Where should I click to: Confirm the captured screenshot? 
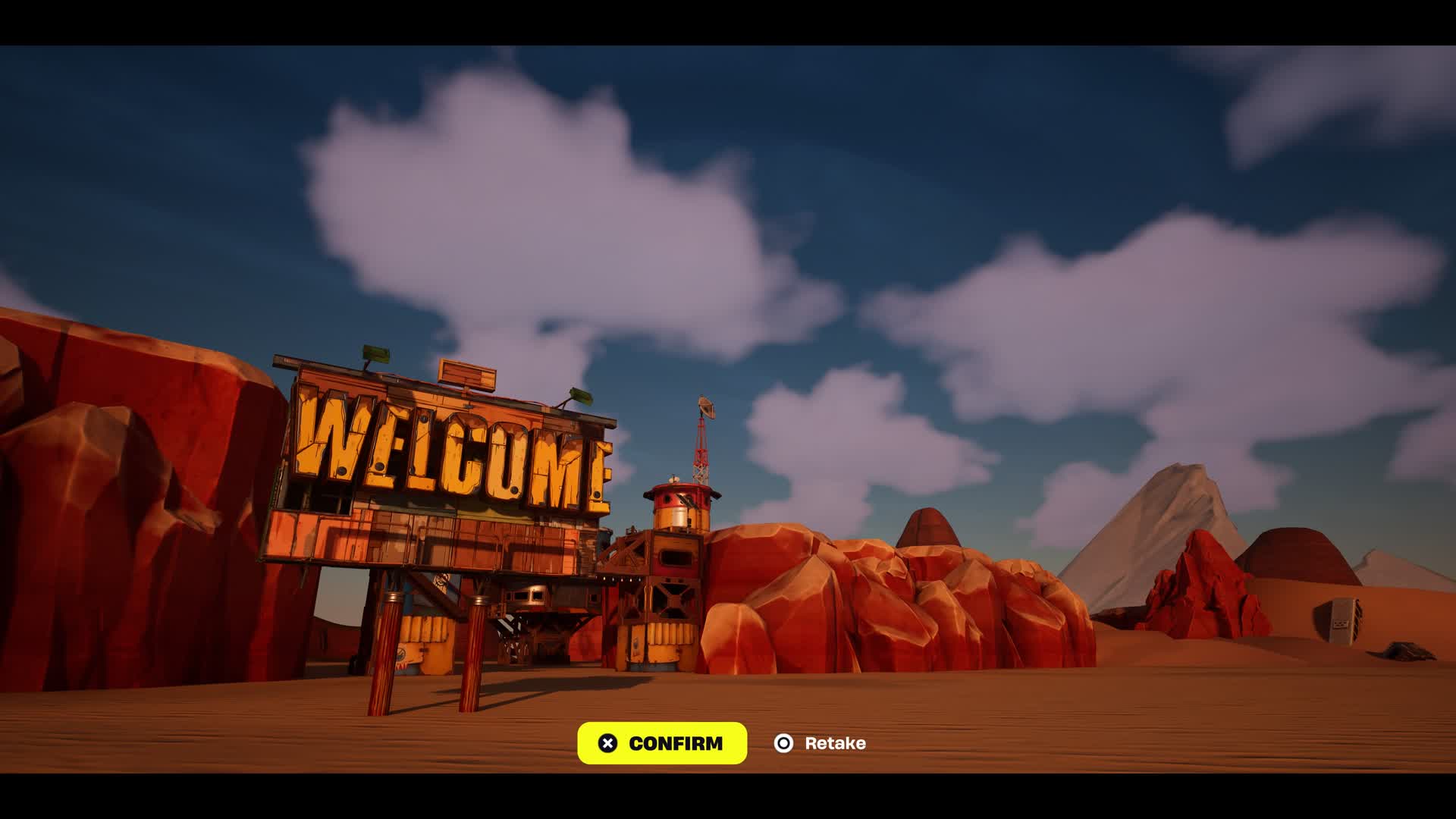661,743
